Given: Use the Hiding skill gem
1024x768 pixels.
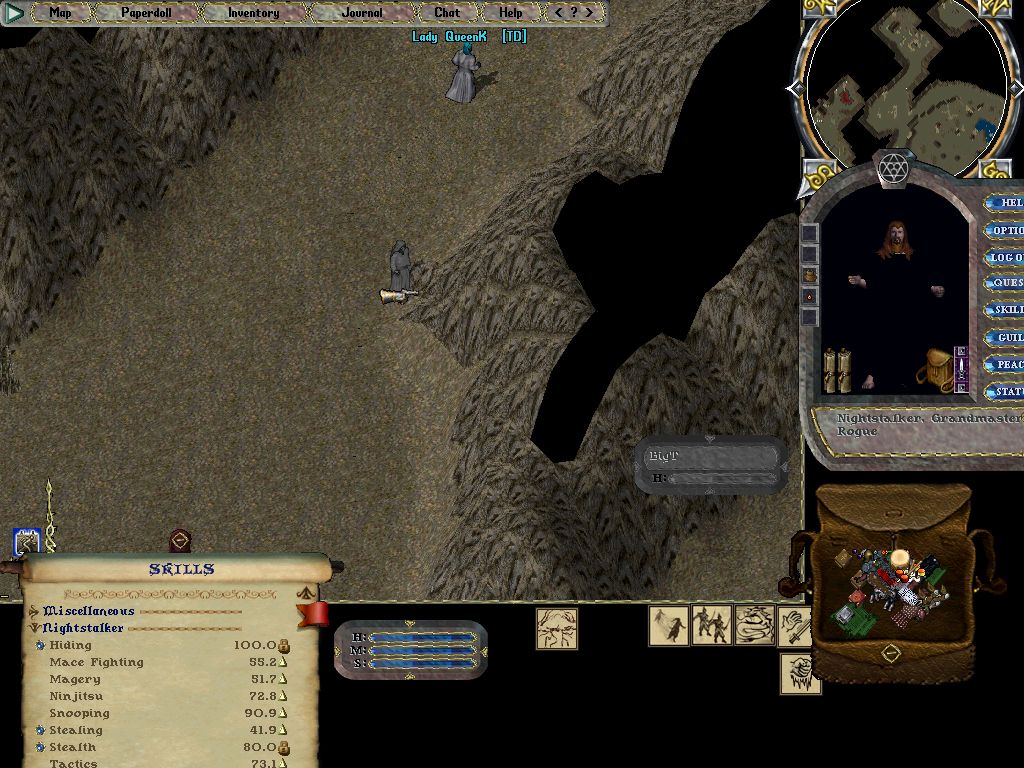Looking at the screenshot, I should [40, 646].
